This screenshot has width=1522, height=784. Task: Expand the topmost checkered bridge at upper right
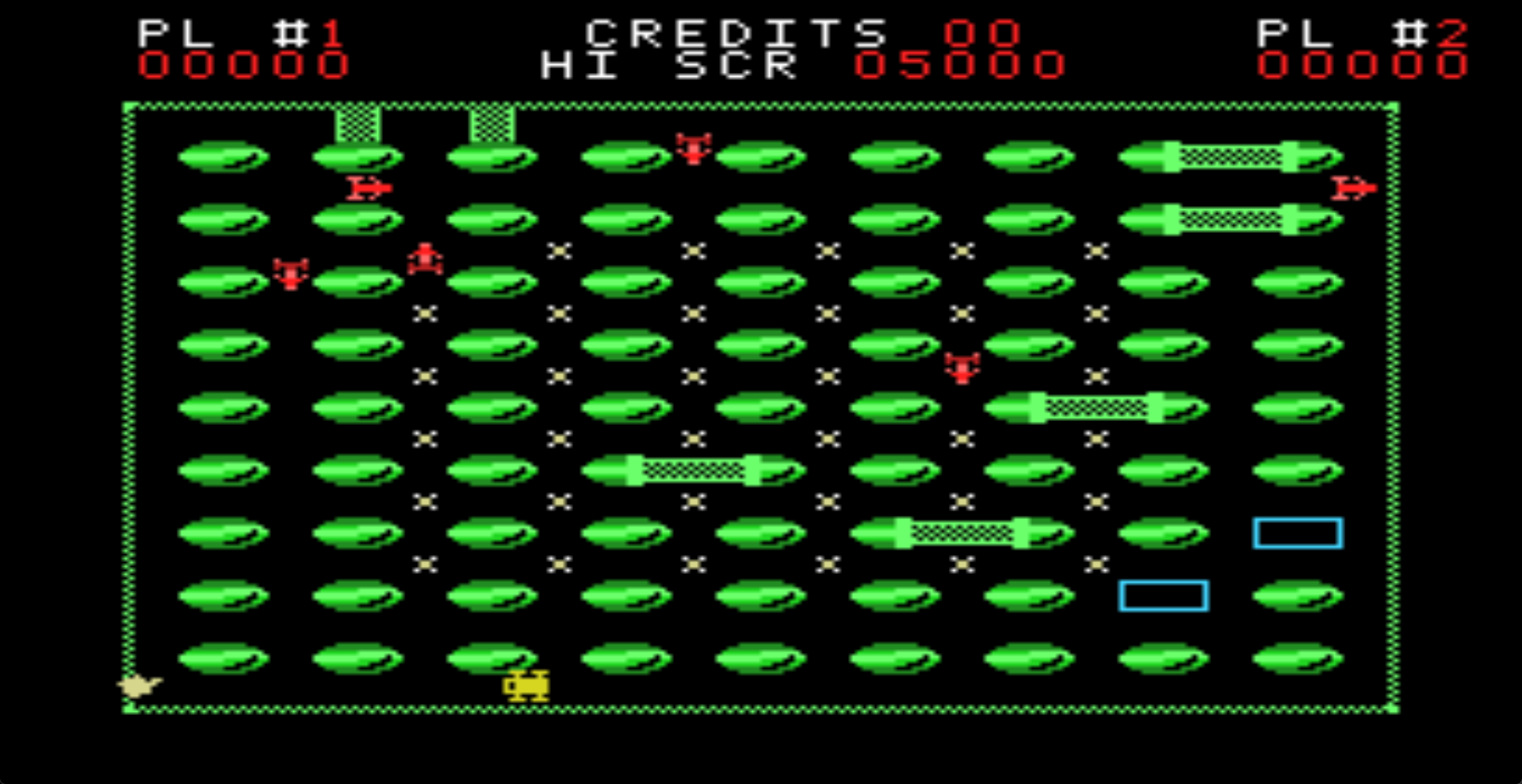pos(1231,155)
